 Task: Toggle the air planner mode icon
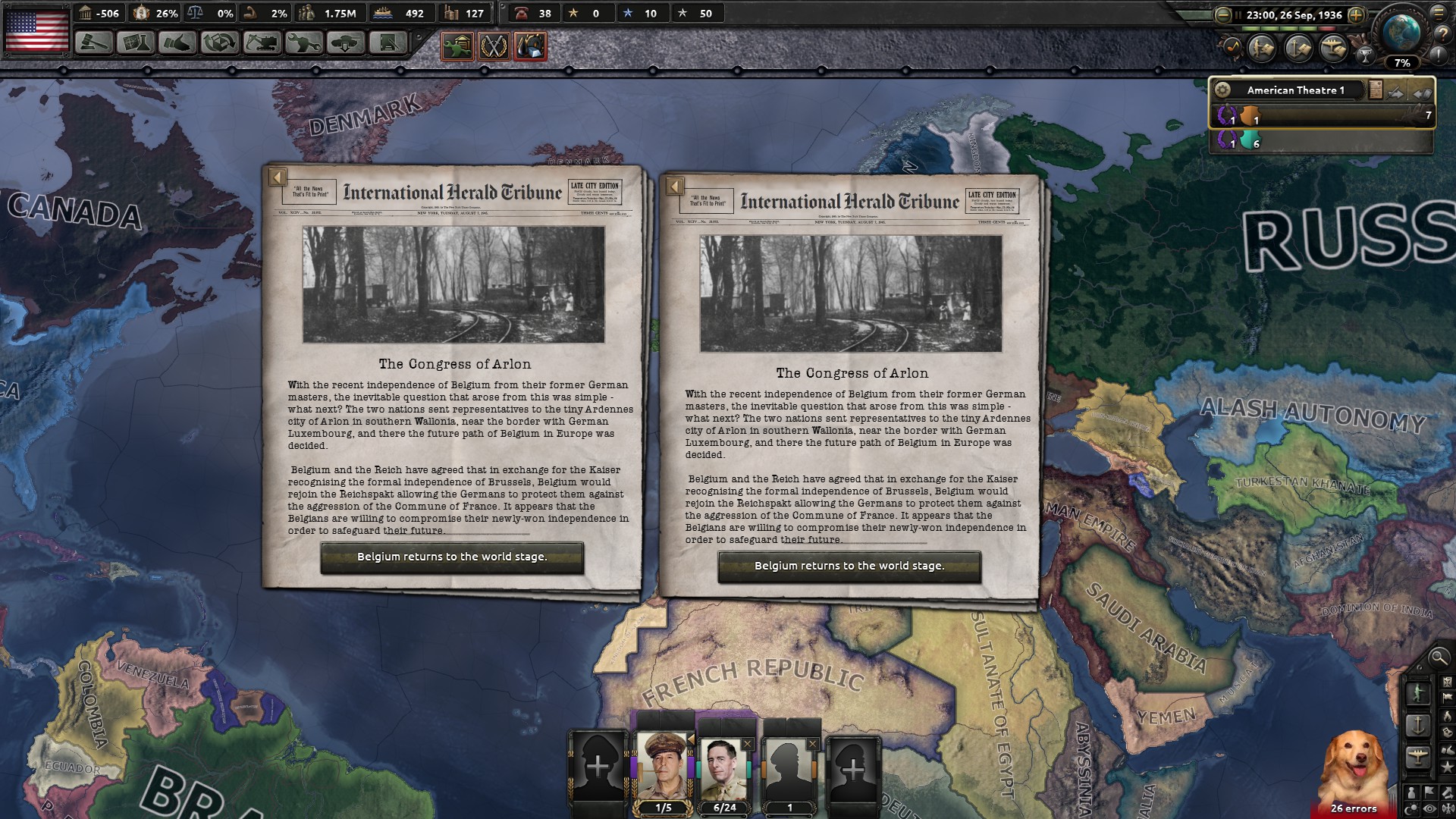point(1335,47)
